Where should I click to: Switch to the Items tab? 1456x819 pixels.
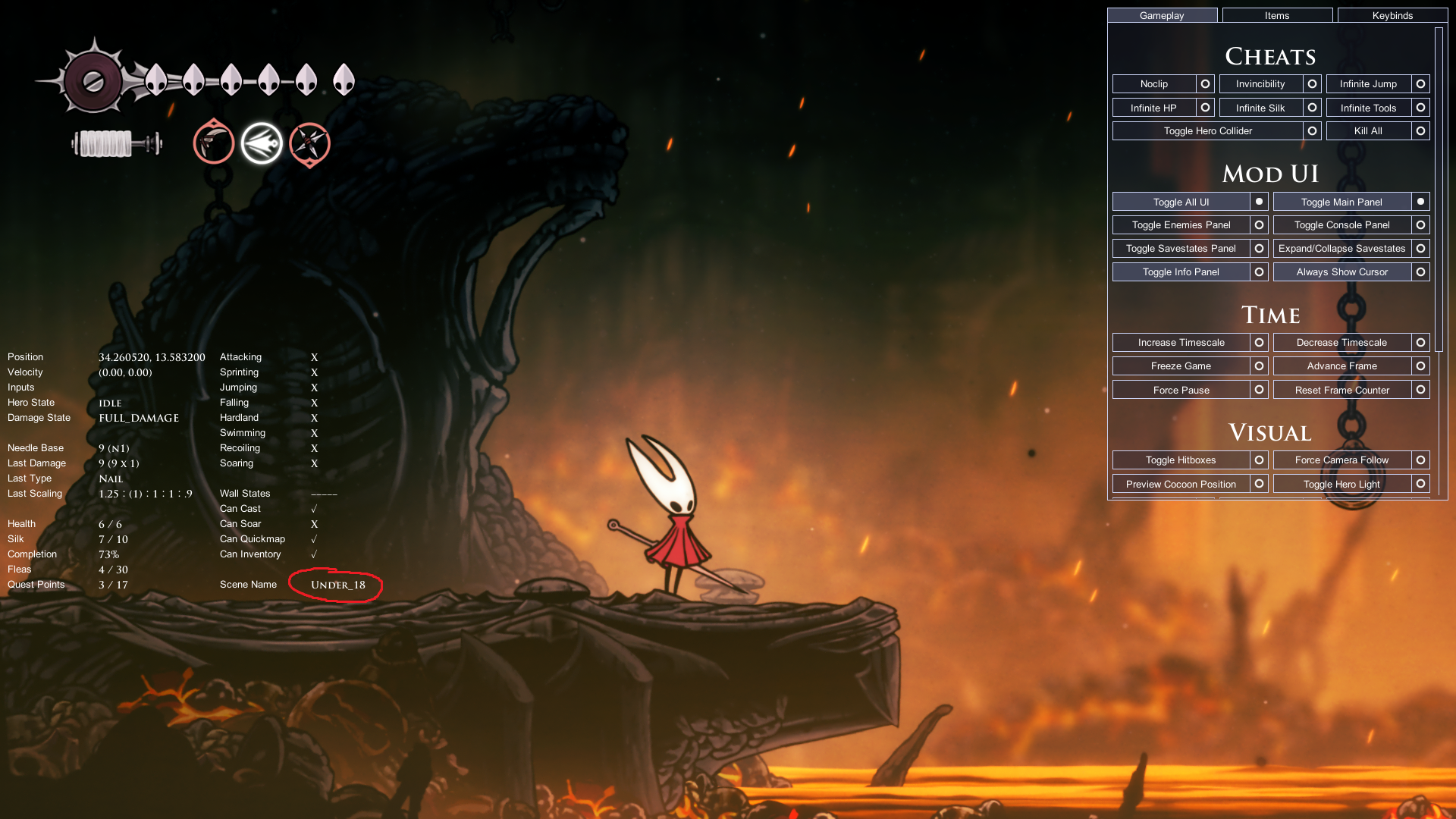click(1277, 15)
